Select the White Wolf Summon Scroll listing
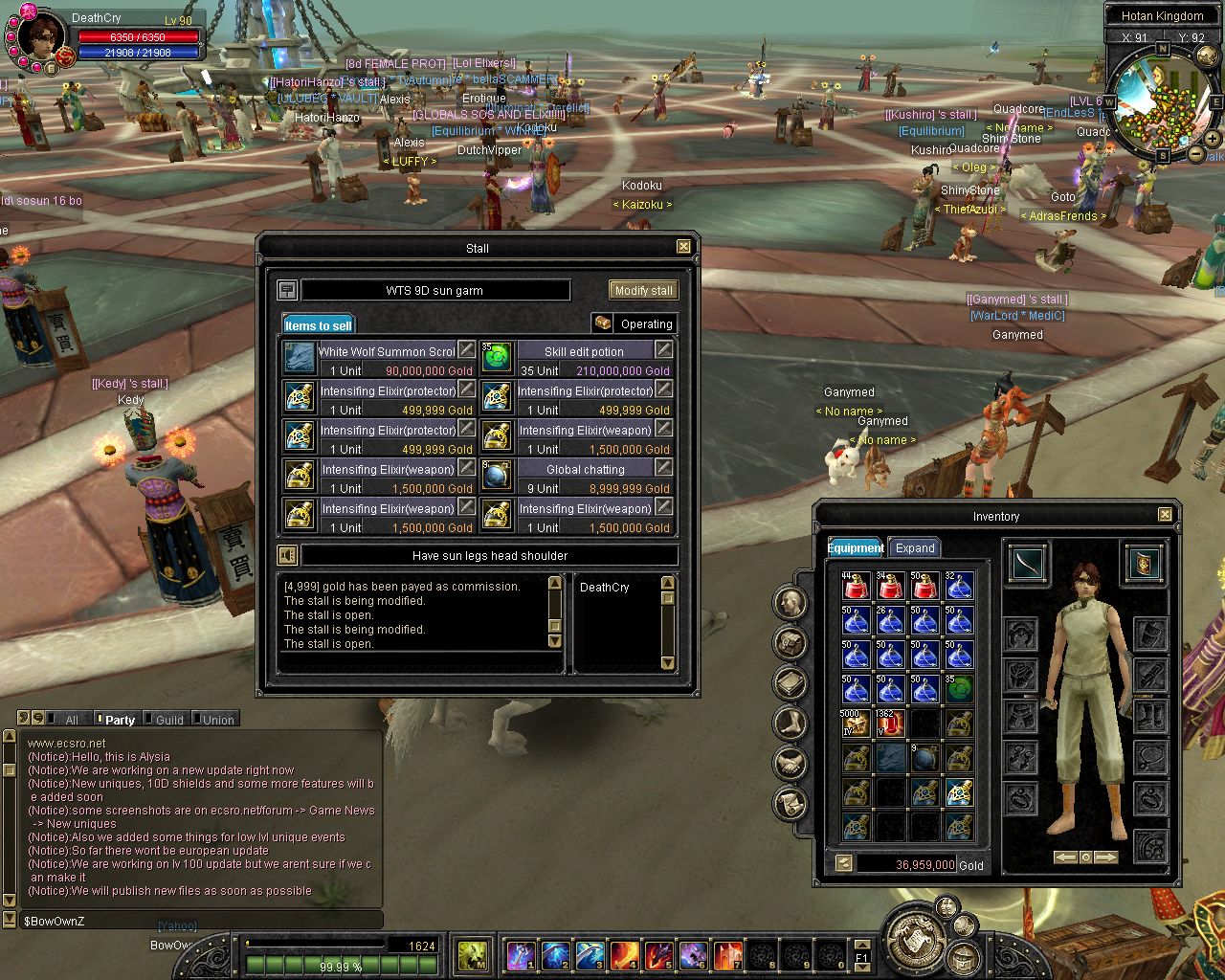Image resolution: width=1225 pixels, height=980 pixels. 380,360
